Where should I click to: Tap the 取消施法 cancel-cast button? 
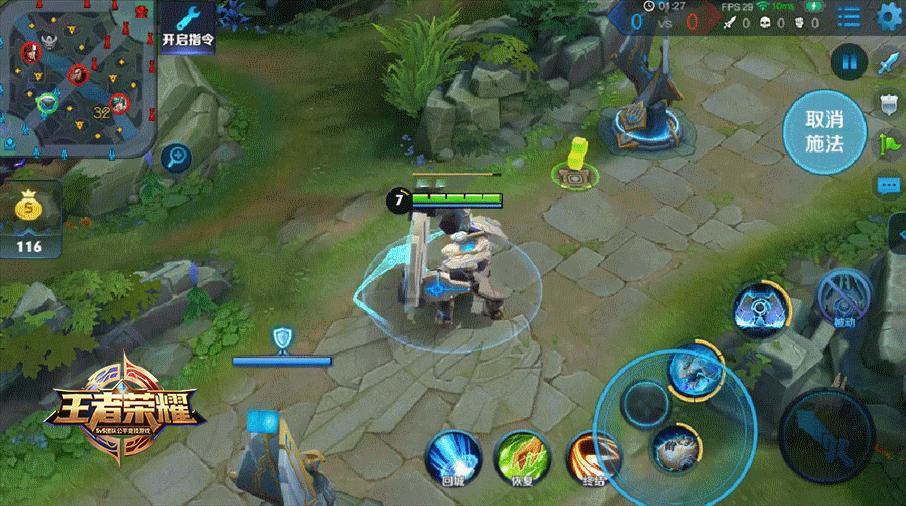[824, 131]
